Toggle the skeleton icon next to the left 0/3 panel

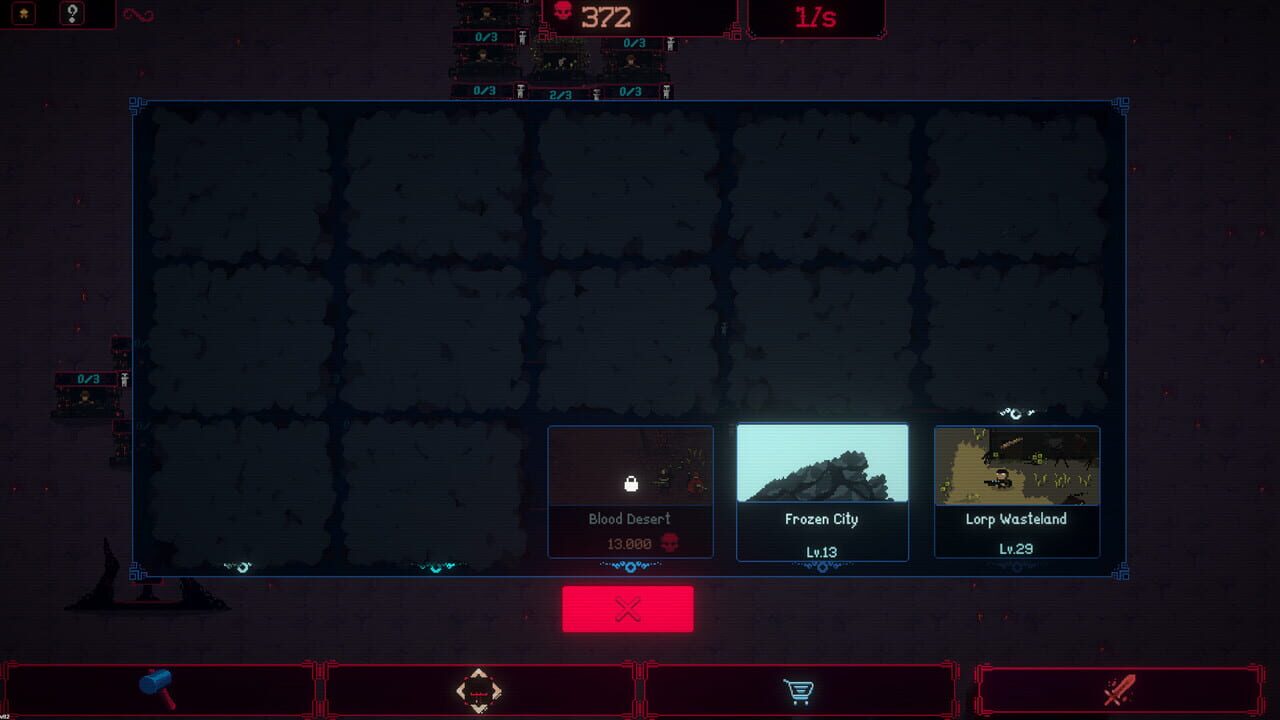pos(124,380)
